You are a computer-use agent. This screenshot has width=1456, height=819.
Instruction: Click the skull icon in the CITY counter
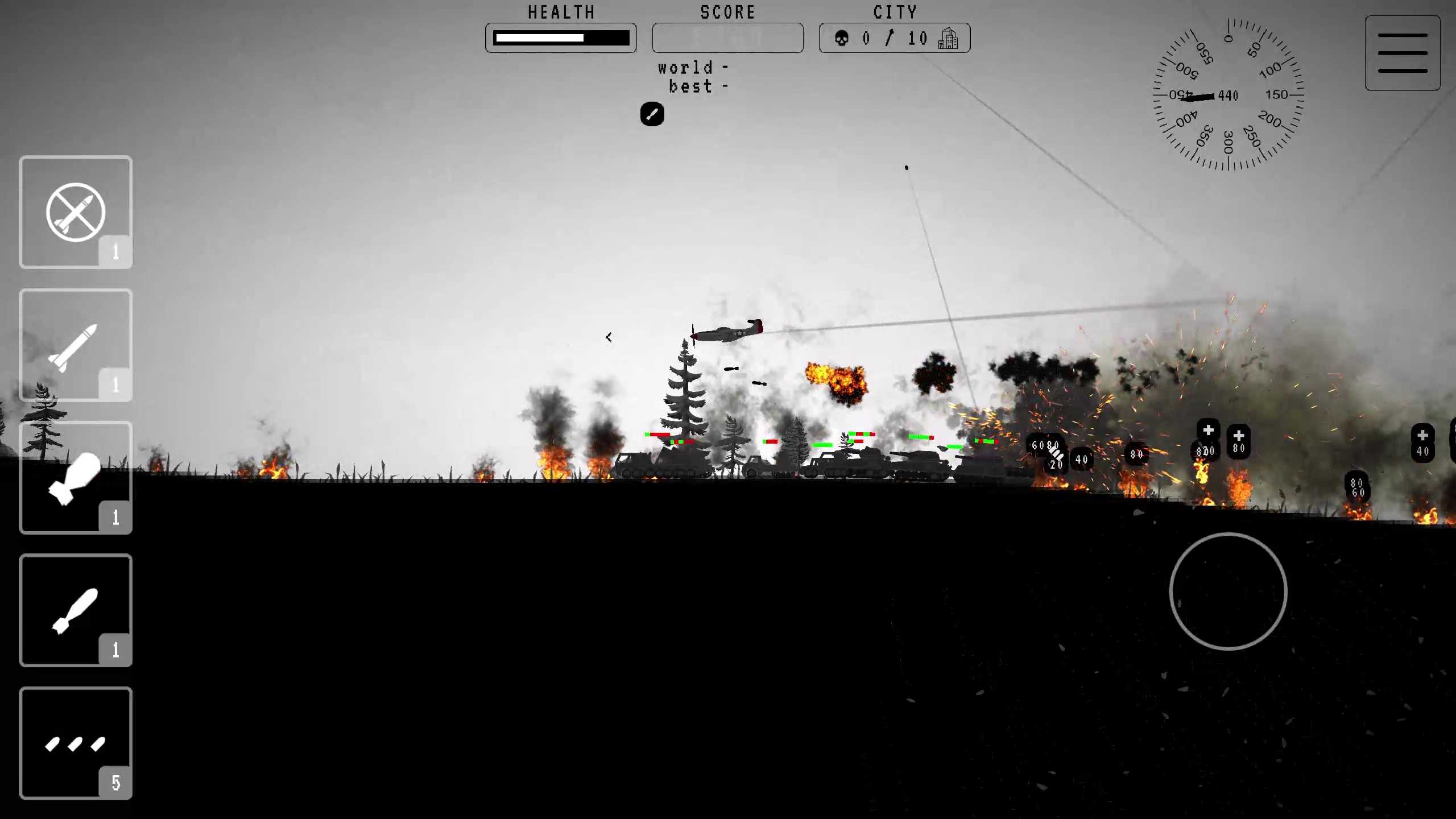click(x=842, y=38)
